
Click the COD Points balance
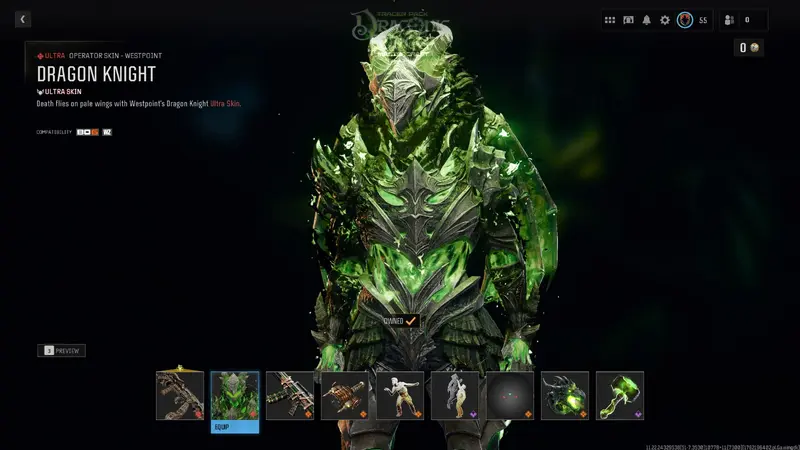click(750, 47)
